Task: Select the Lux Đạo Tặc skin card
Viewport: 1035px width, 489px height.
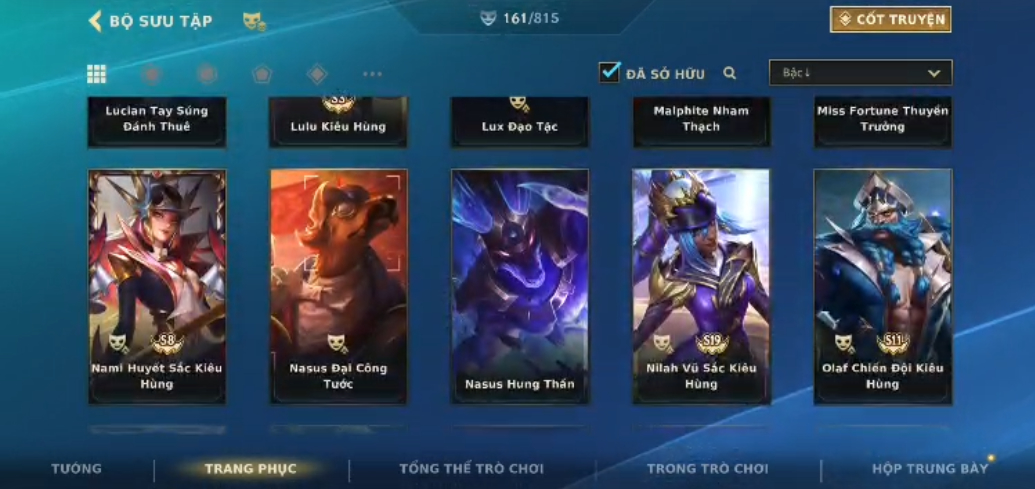Action: tap(520, 122)
